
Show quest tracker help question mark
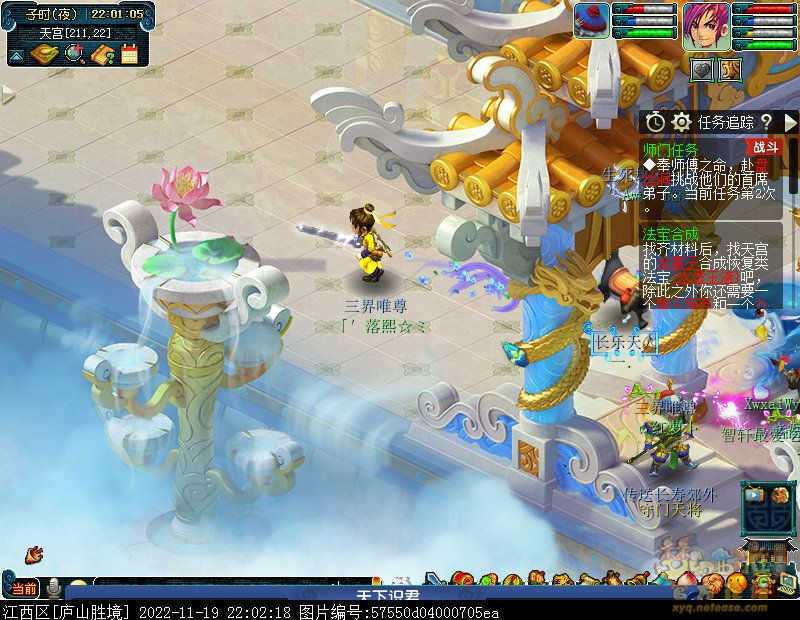tap(766, 122)
